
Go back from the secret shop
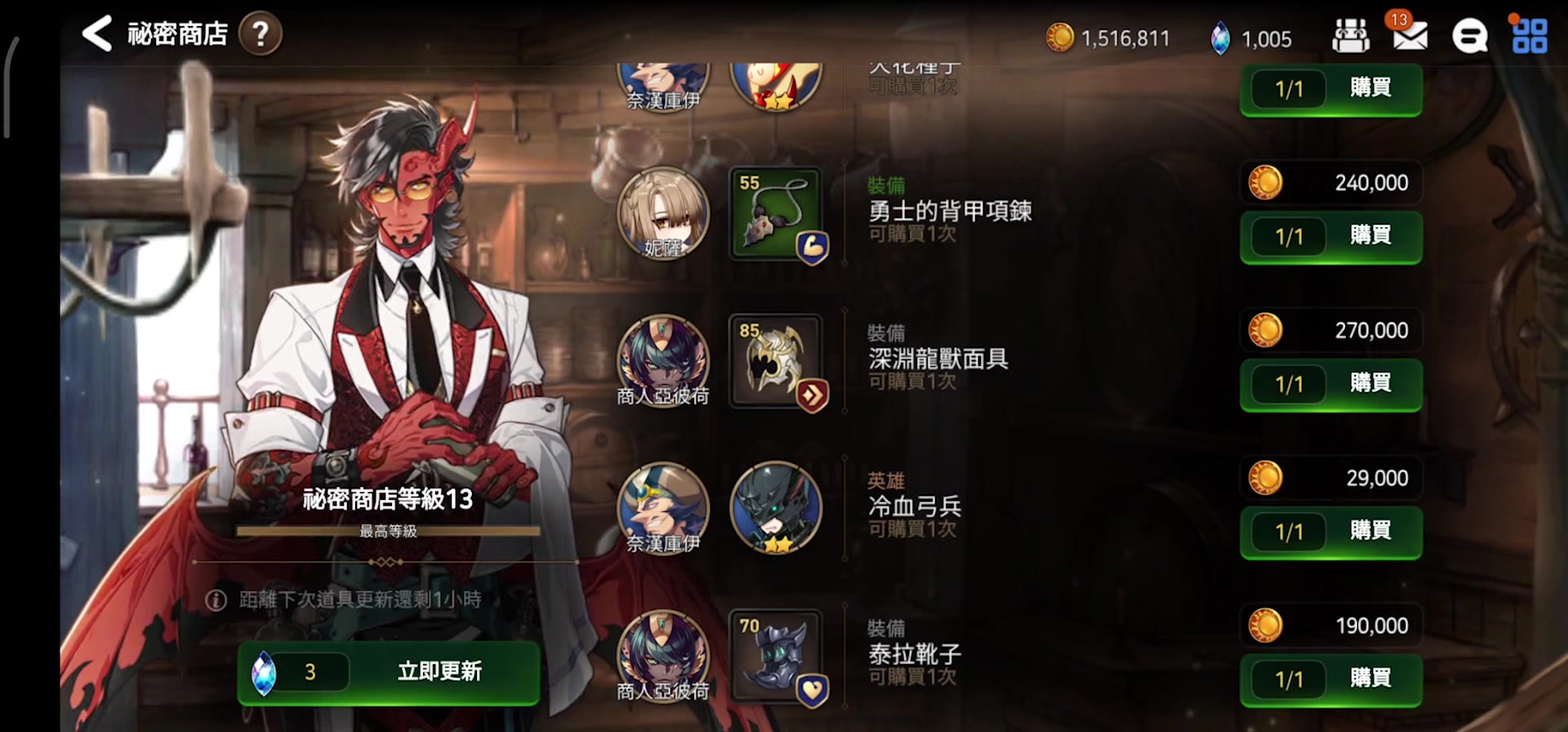[97, 34]
